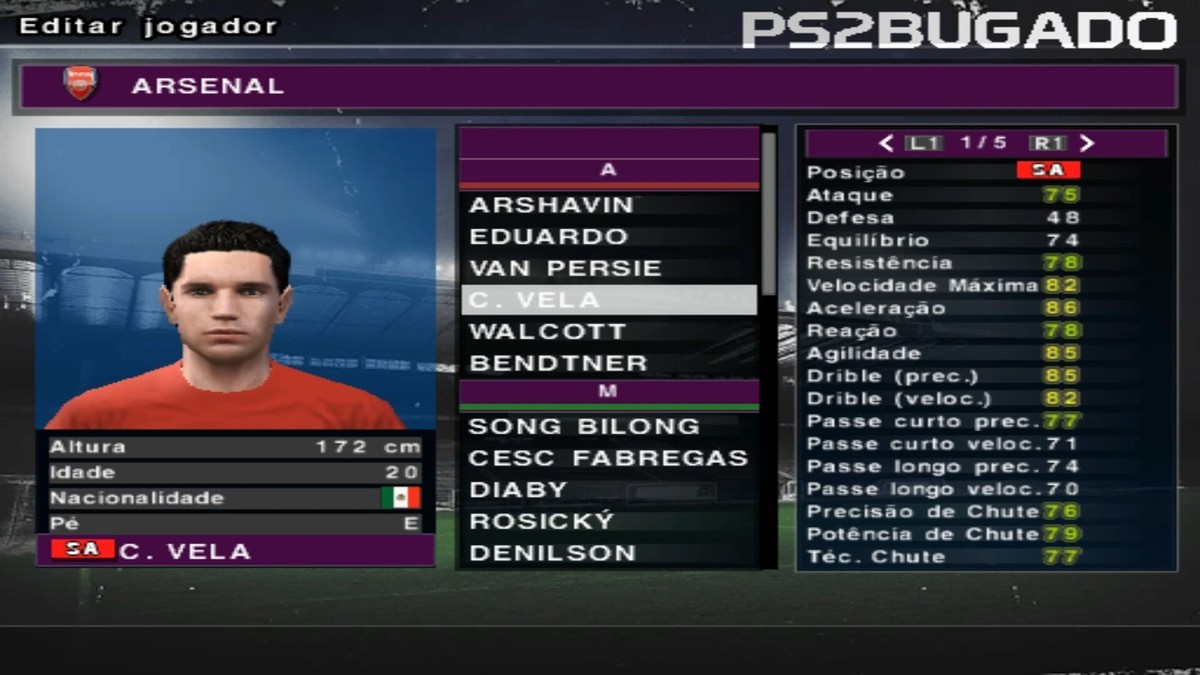Select the Posição stat row
The image size is (1200, 675).
[985, 172]
